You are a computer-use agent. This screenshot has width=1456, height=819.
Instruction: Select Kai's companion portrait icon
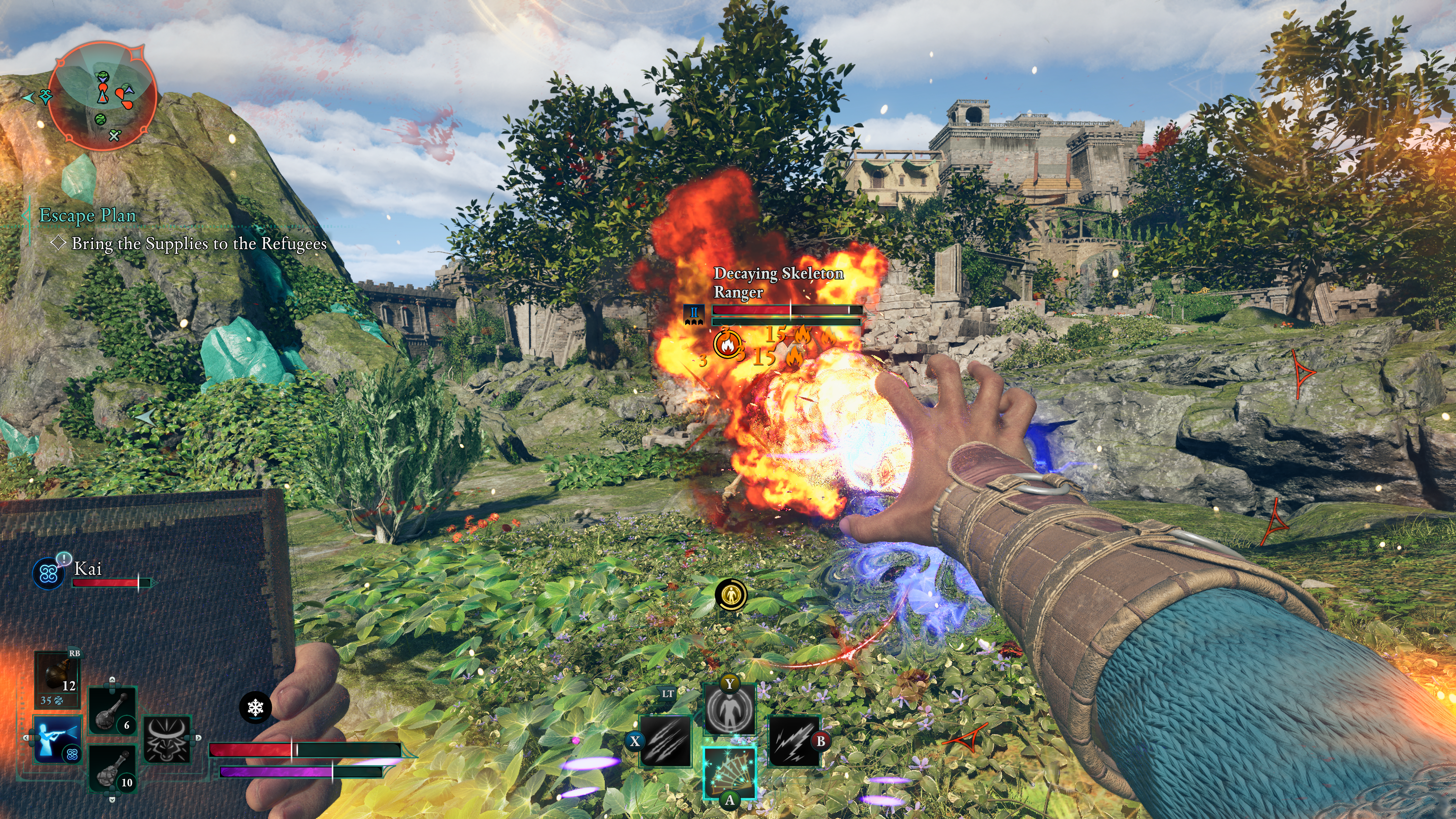click(49, 573)
